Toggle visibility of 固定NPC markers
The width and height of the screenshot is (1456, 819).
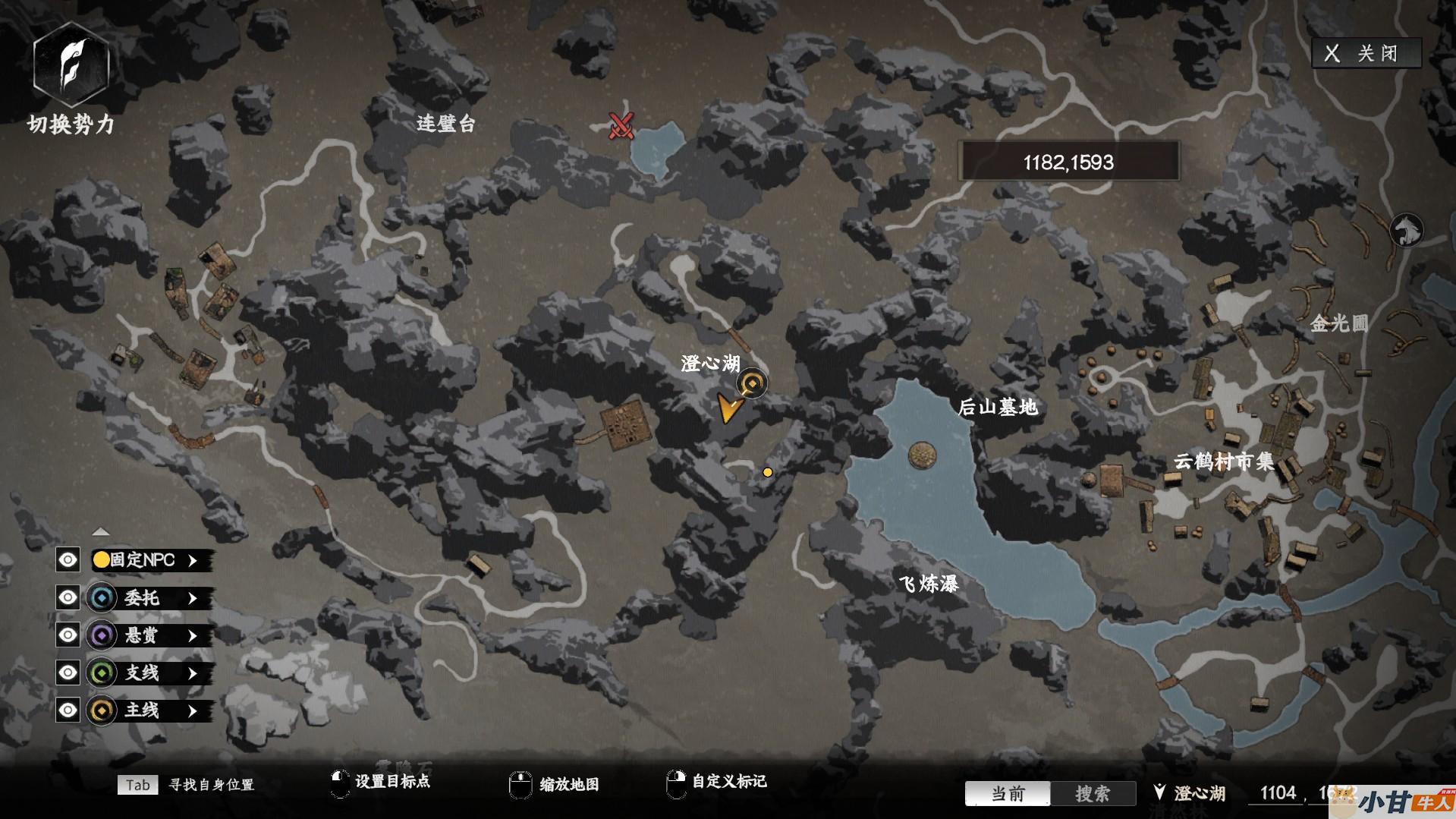click(68, 560)
